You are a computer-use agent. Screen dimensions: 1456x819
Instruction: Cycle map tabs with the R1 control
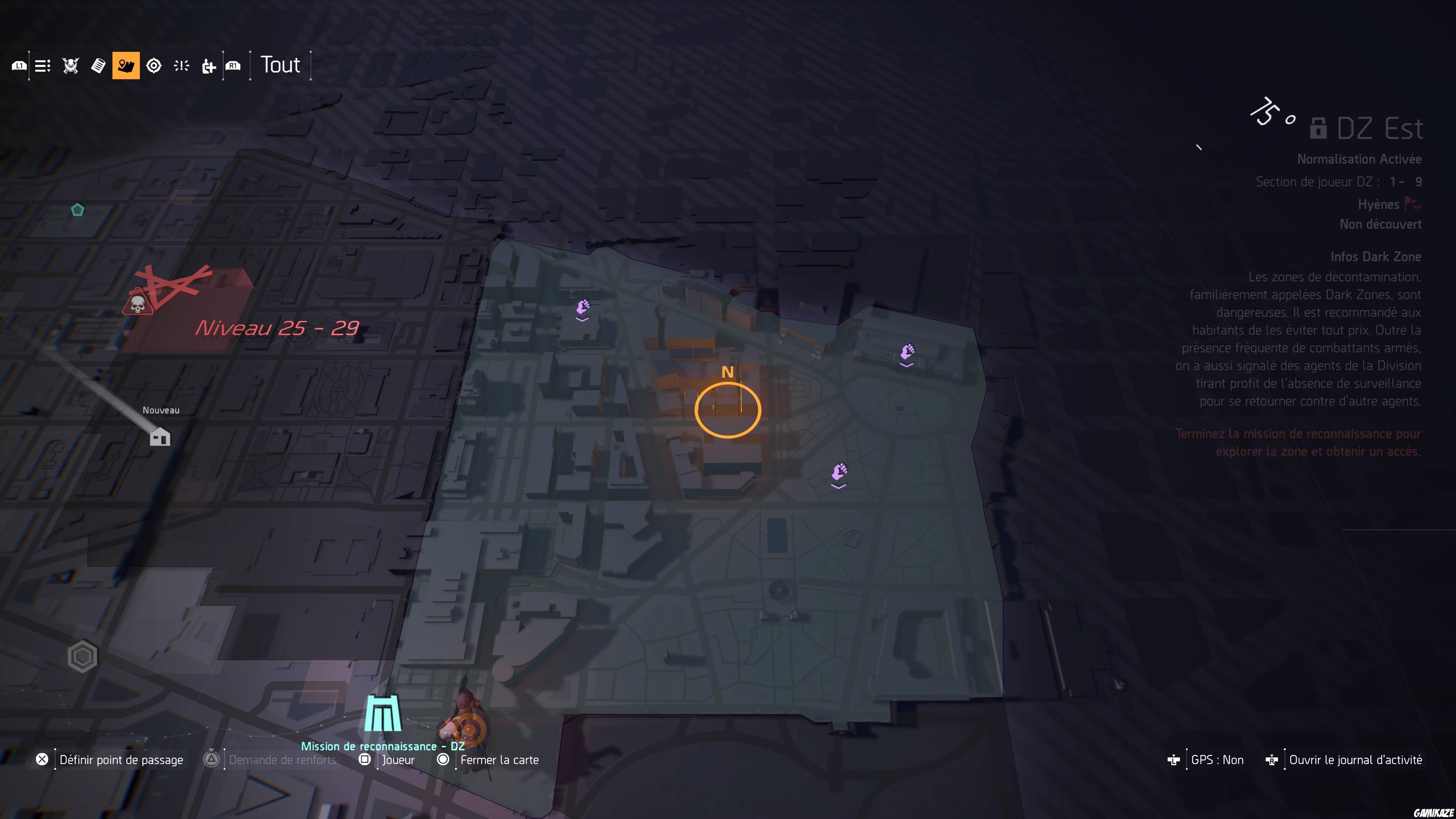tap(233, 65)
